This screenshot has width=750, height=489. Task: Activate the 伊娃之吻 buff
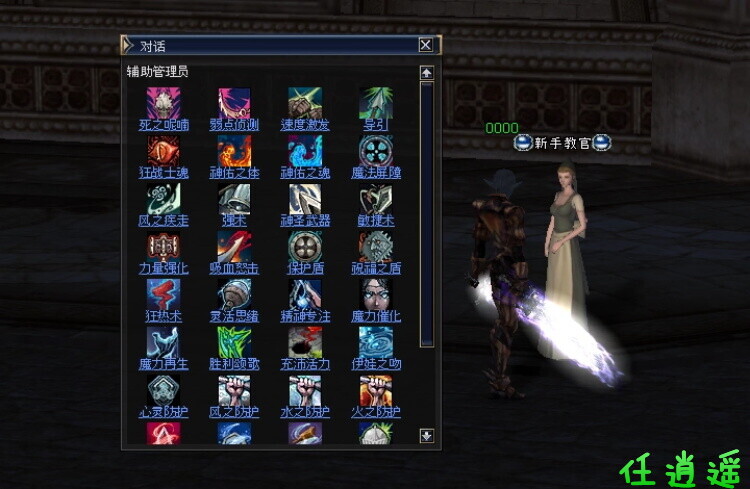376,342
